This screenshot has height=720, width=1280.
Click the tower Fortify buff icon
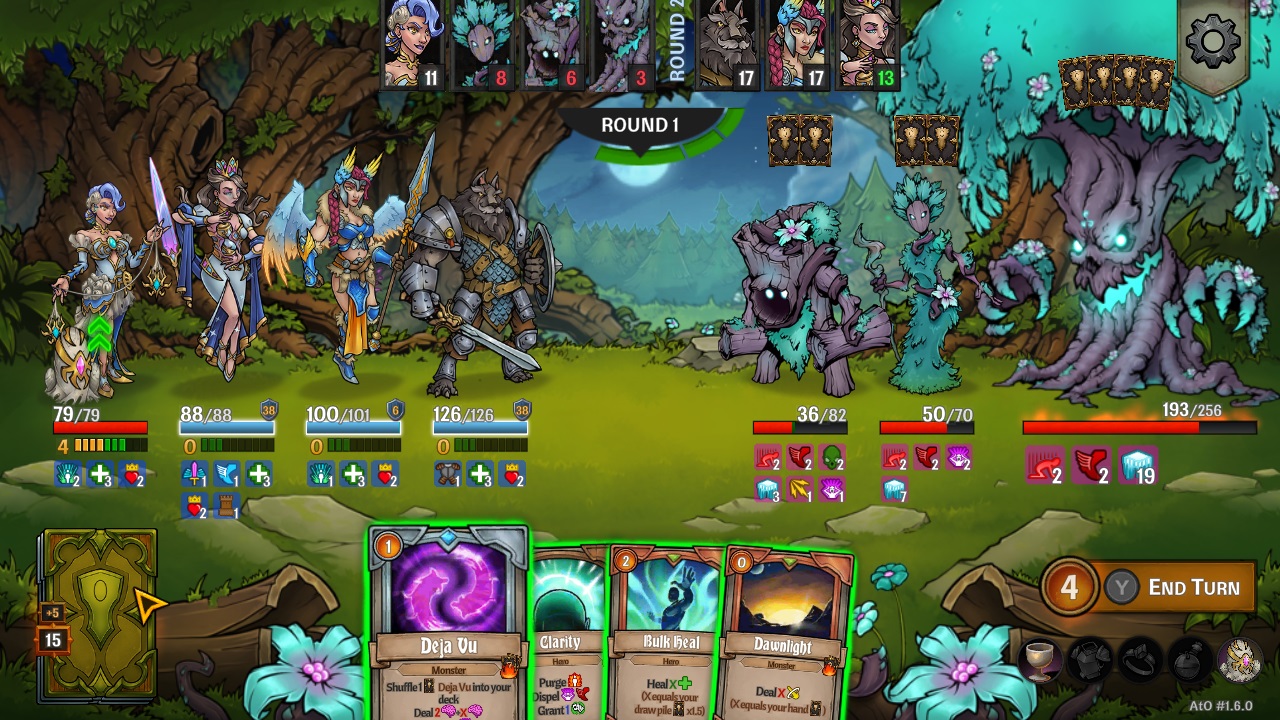tap(225, 505)
